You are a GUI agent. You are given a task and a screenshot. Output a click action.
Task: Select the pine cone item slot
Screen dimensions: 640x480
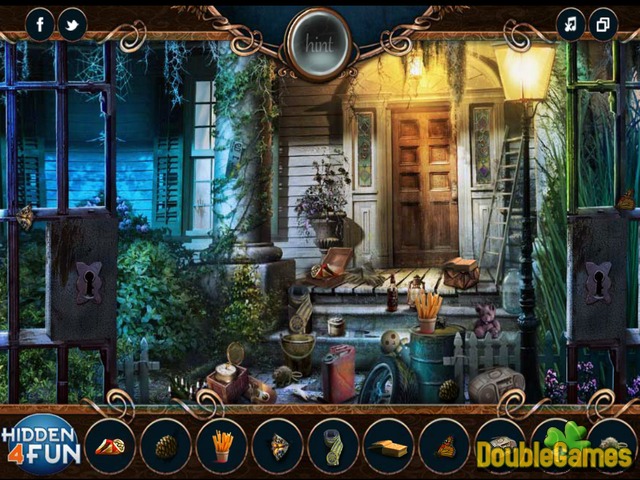[x=166, y=444]
